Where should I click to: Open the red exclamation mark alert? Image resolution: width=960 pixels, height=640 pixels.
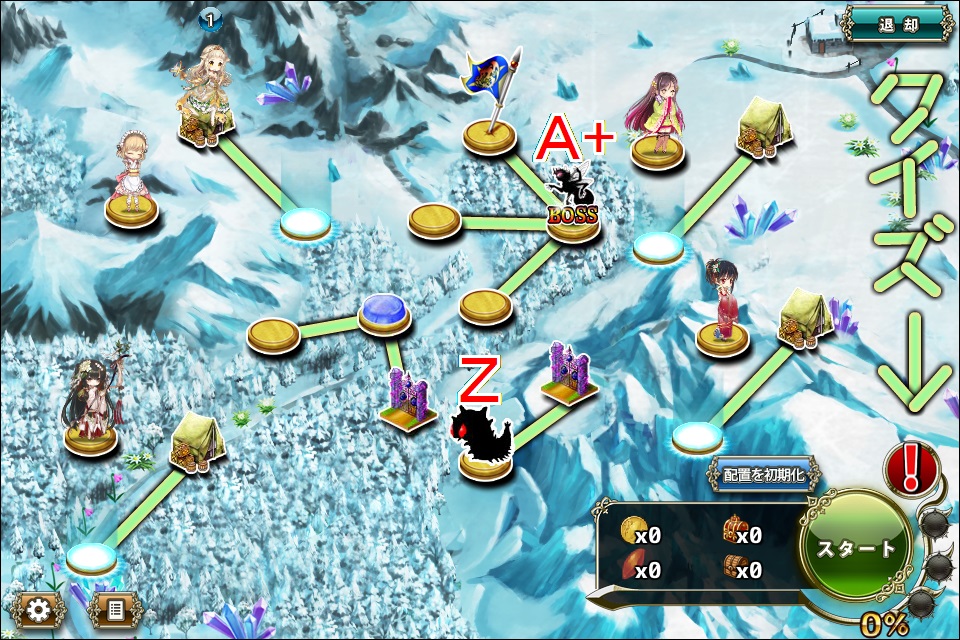(911, 468)
